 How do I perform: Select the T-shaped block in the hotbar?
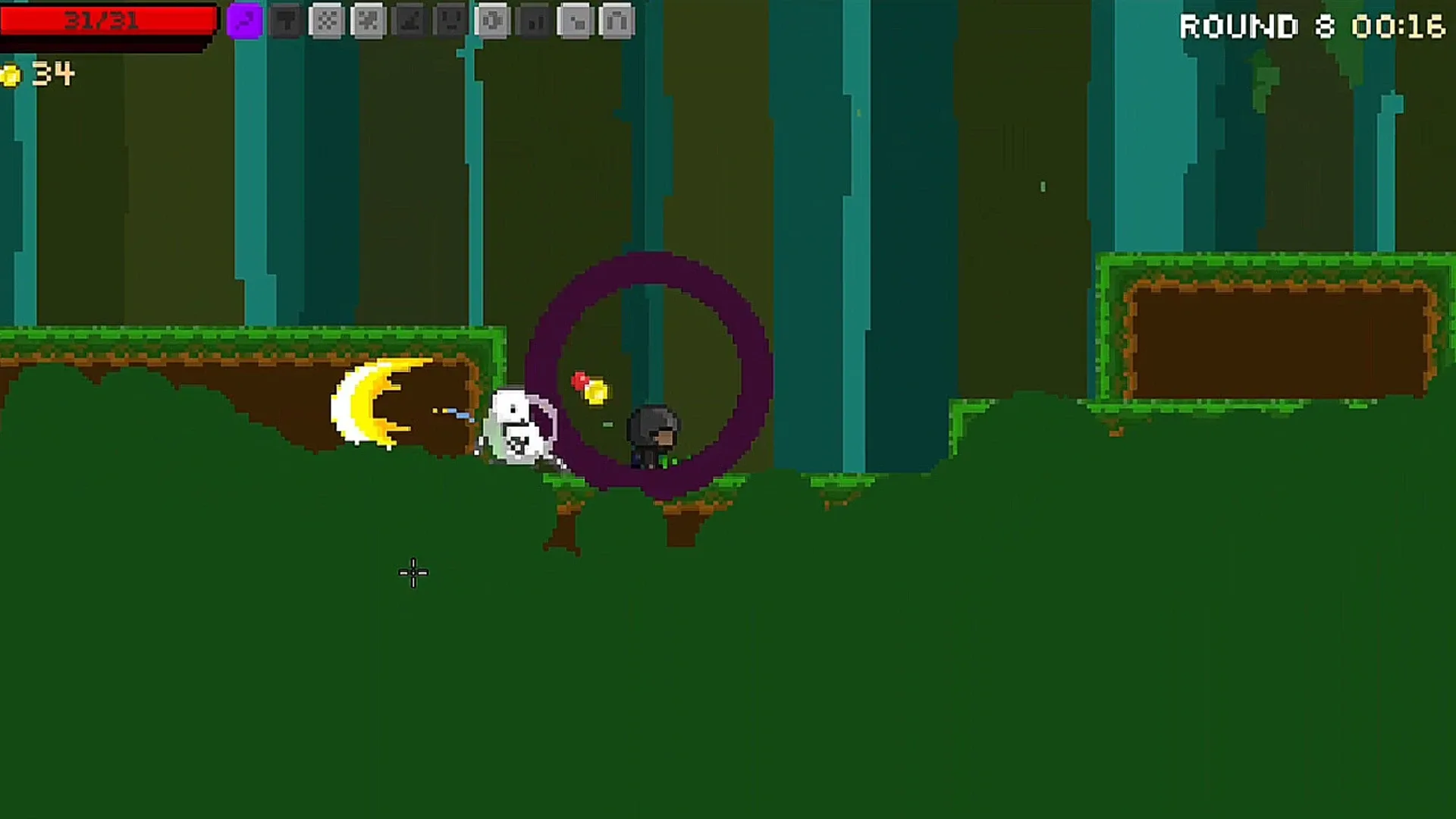point(285,21)
